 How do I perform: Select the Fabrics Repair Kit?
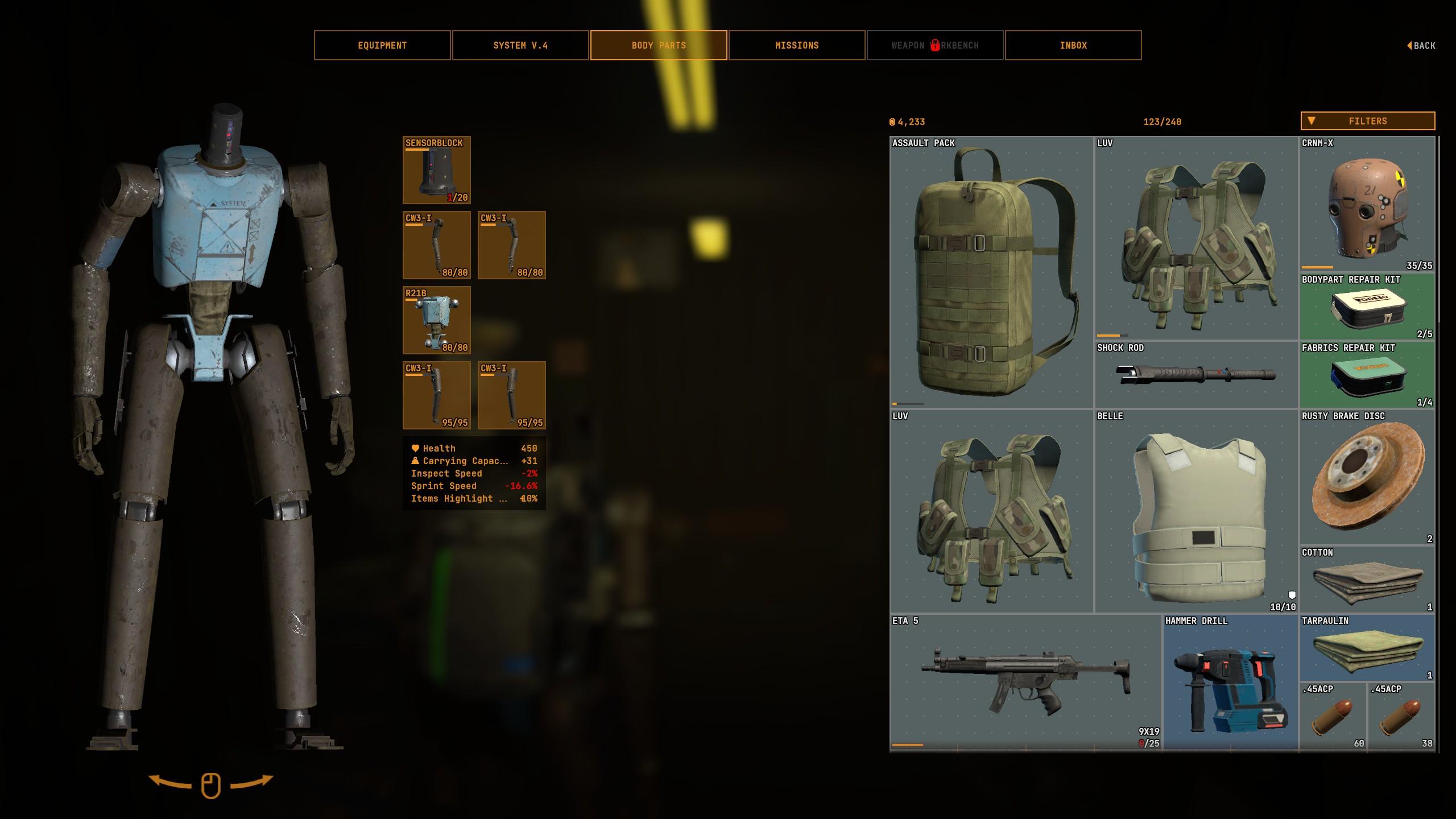pos(1367,375)
